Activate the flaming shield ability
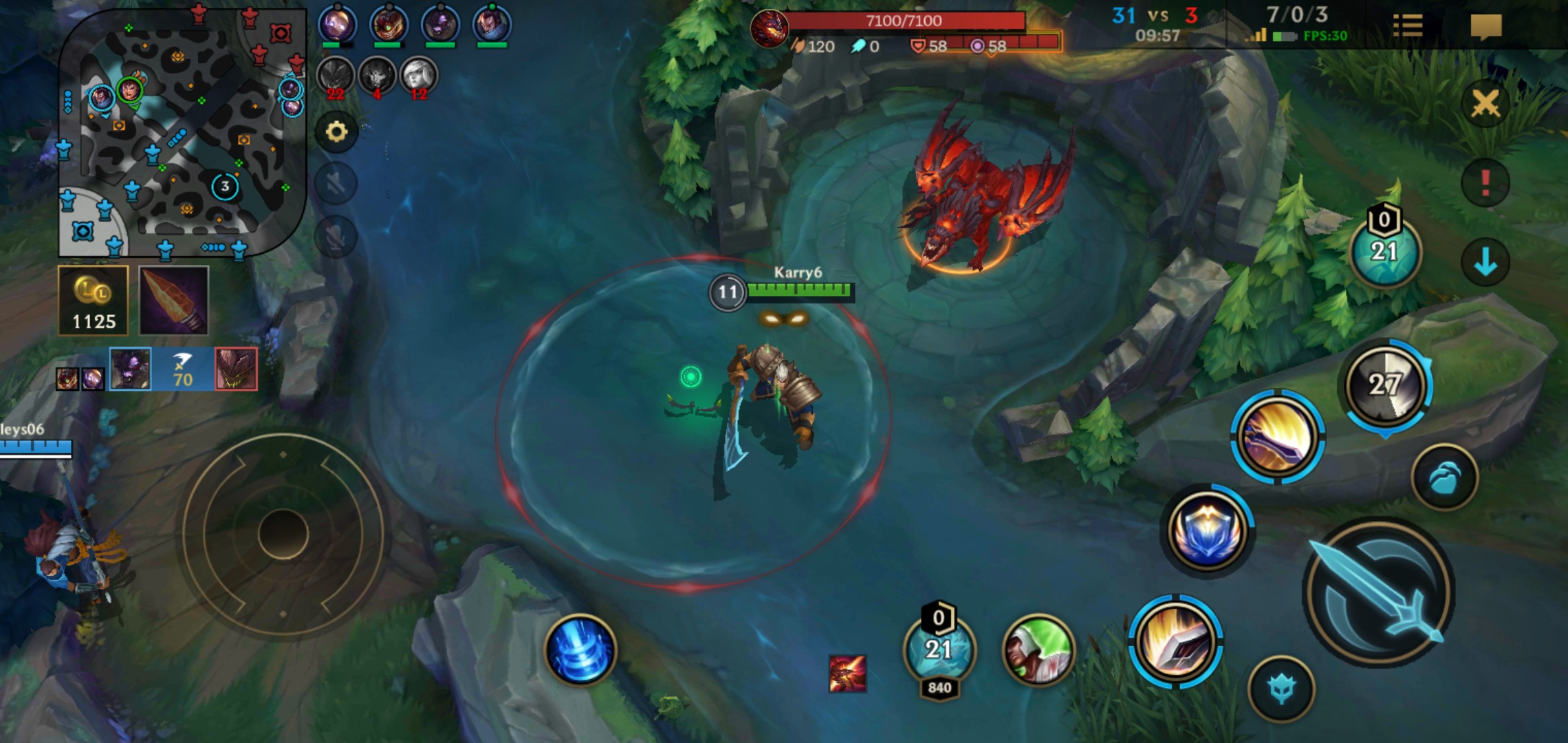The width and height of the screenshot is (1568, 743). pos(1175,641)
